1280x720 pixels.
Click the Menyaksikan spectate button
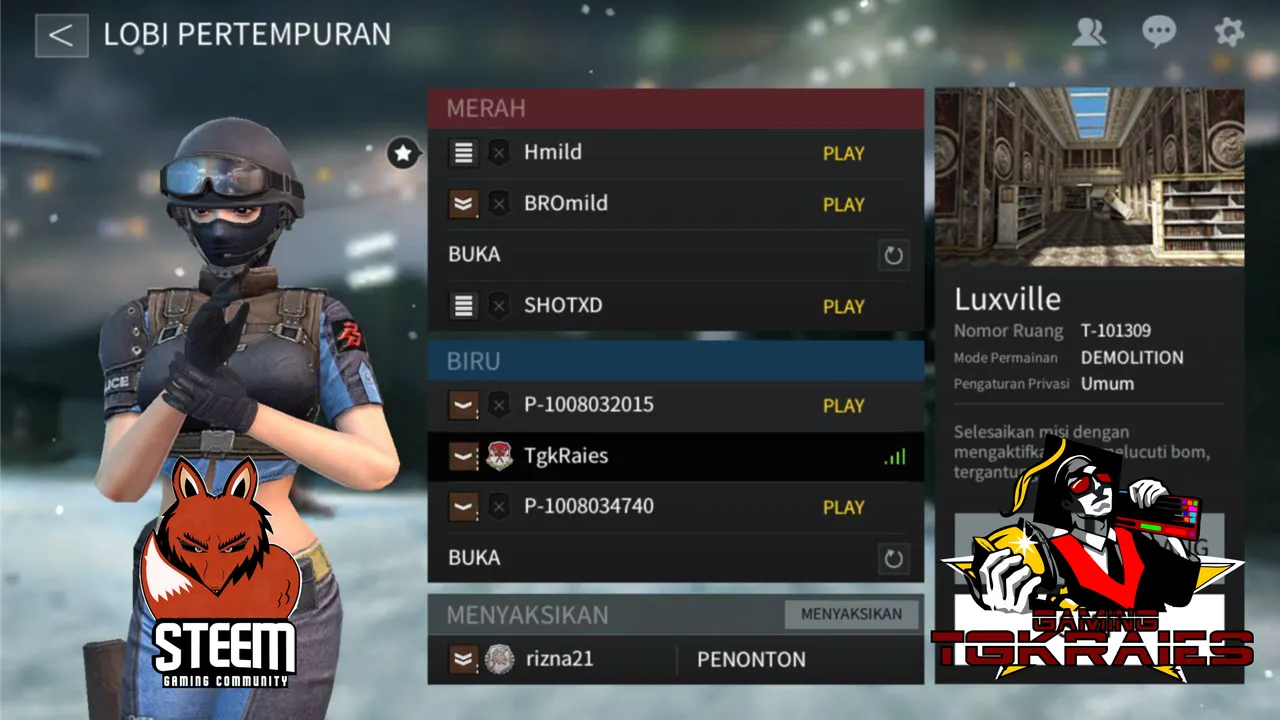851,614
